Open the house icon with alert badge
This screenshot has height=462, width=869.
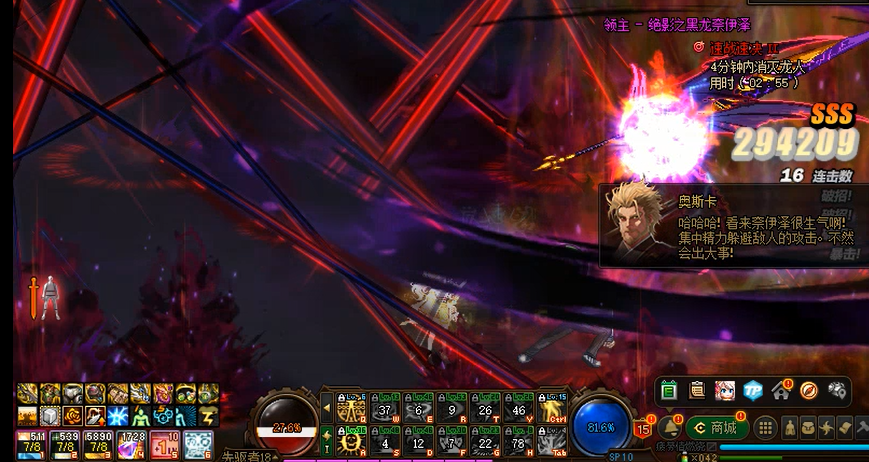click(x=781, y=390)
